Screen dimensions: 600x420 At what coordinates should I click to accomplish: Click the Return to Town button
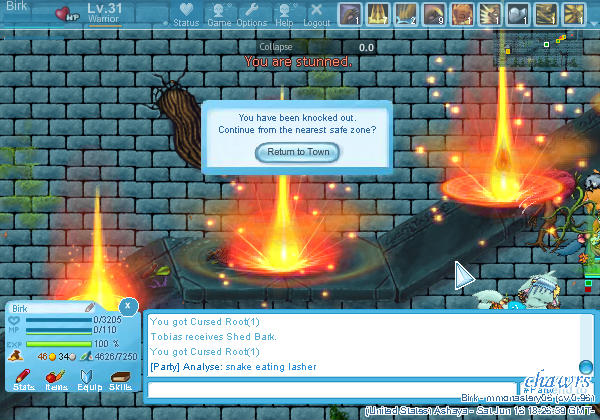click(298, 152)
